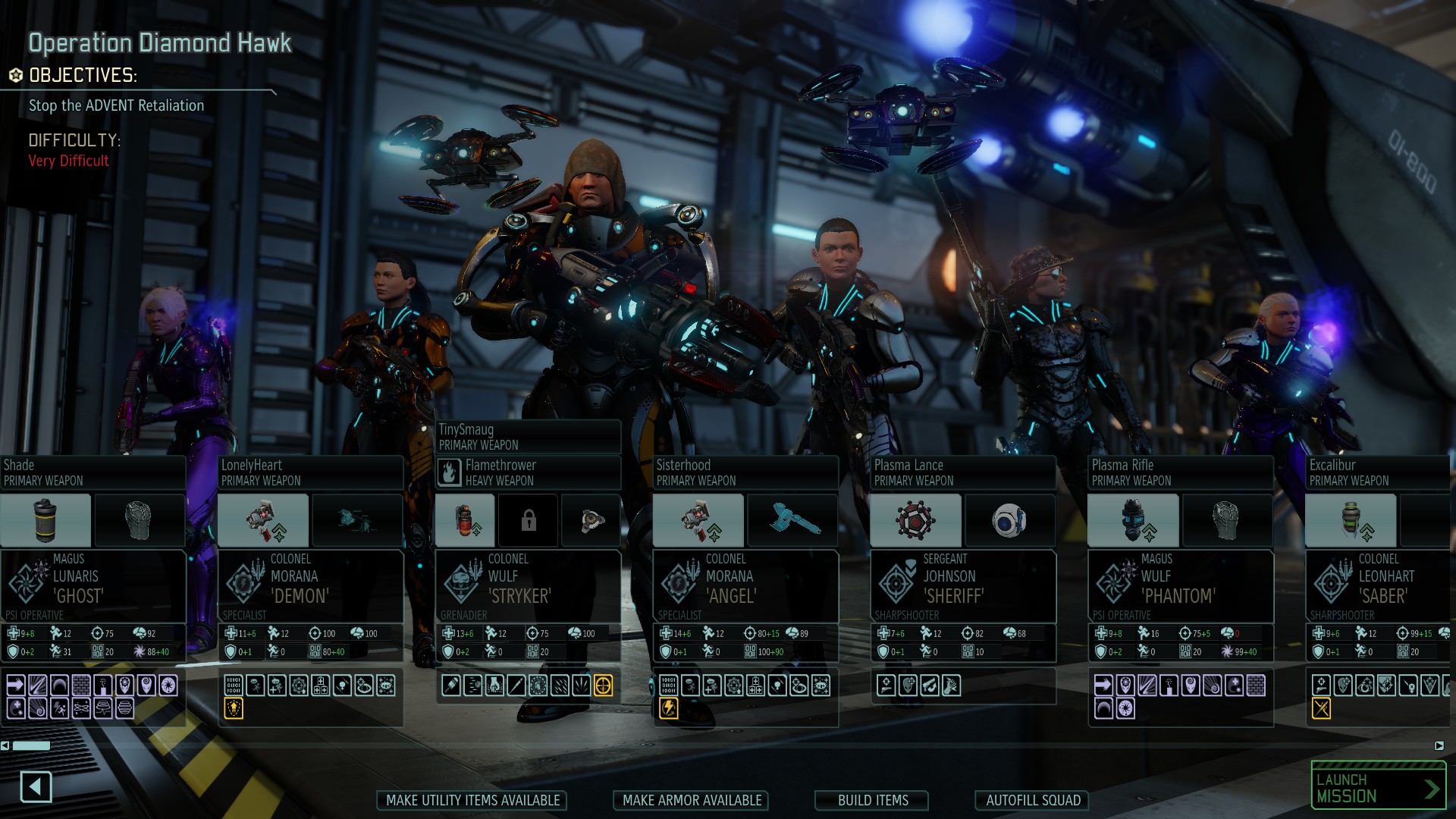Image resolution: width=1456 pixels, height=819 pixels.
Task: Choose Make Armor Available
Action: pyautogui.click(x=692, y=800)
